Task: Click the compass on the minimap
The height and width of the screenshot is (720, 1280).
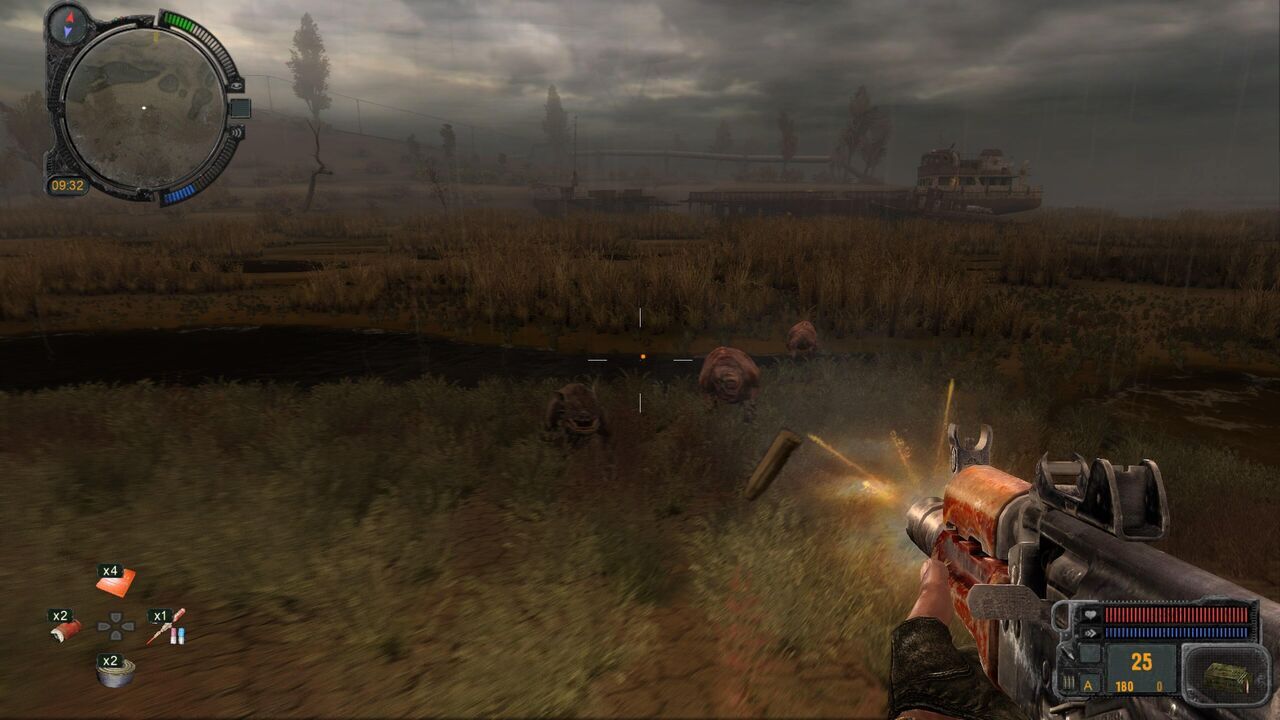Action: [67, 24]
